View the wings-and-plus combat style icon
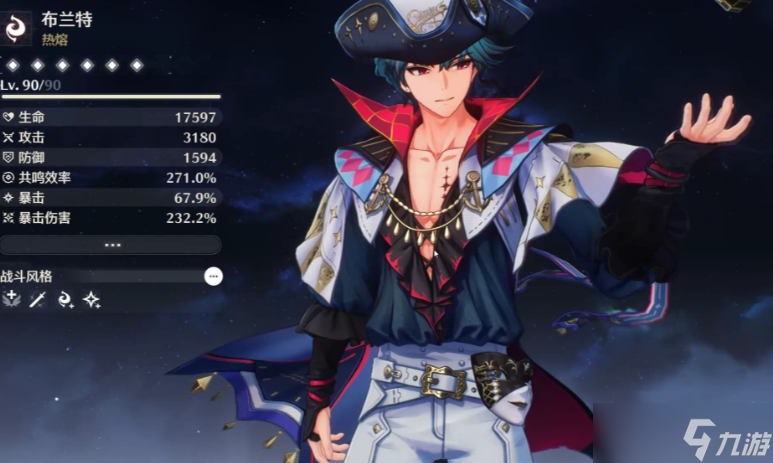Image resolution: width=773 pixels, height=463 pixels. point(12,299)
